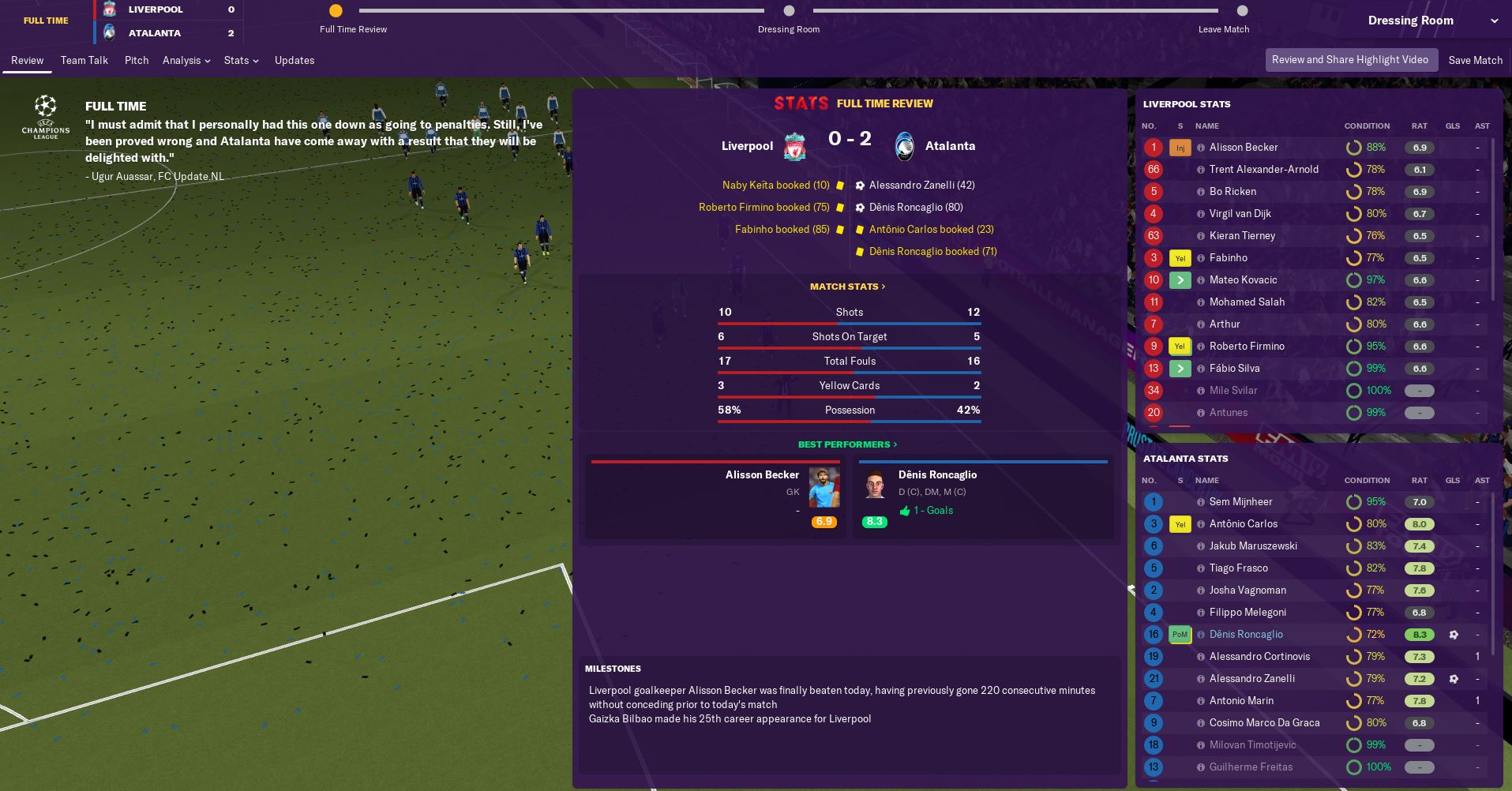This screenshot has width=1512, height=791.
Task: Go to the Dressing Room progress step
Action: click(x=789, y=11)
